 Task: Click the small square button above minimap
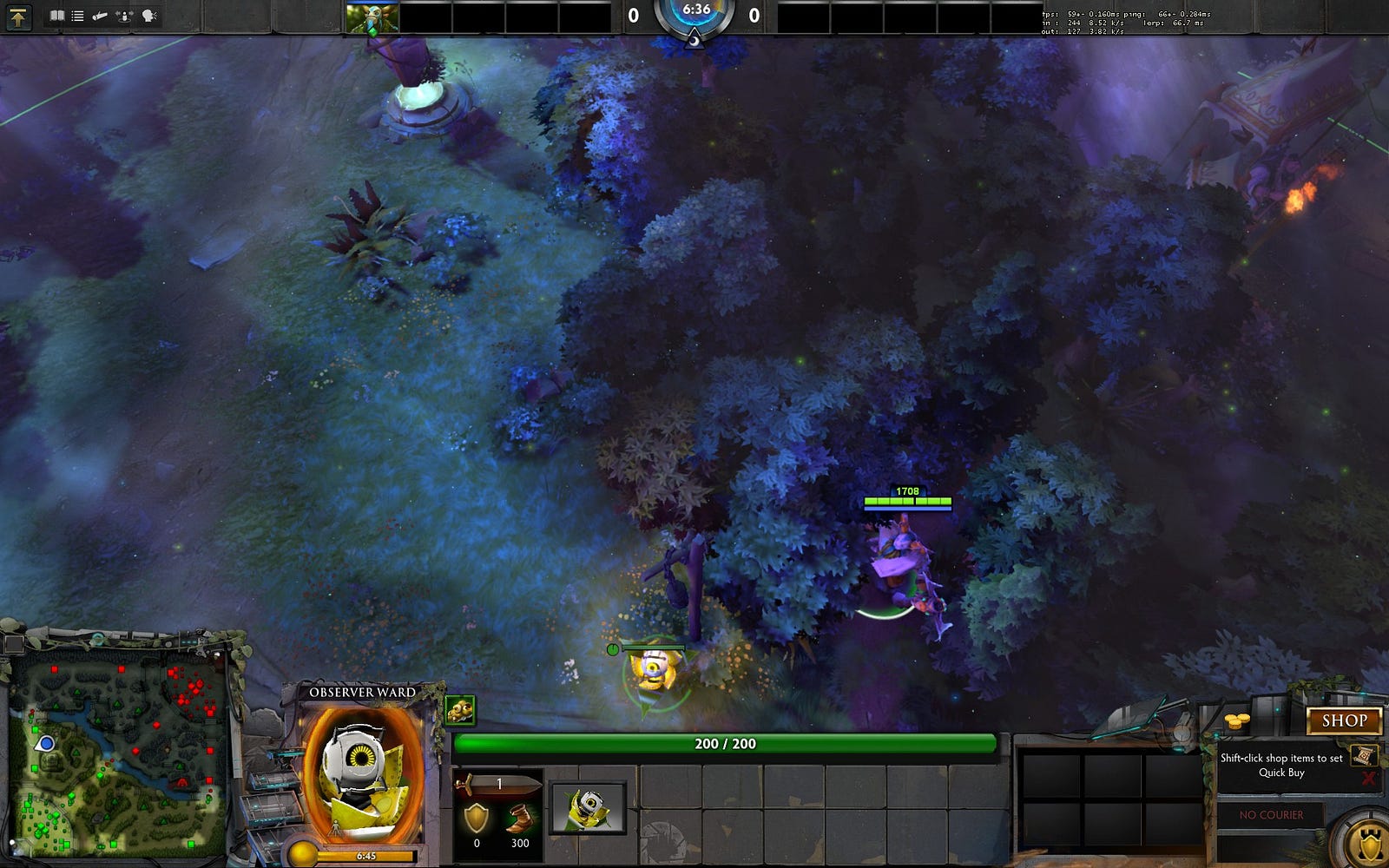tap(13, 643)
